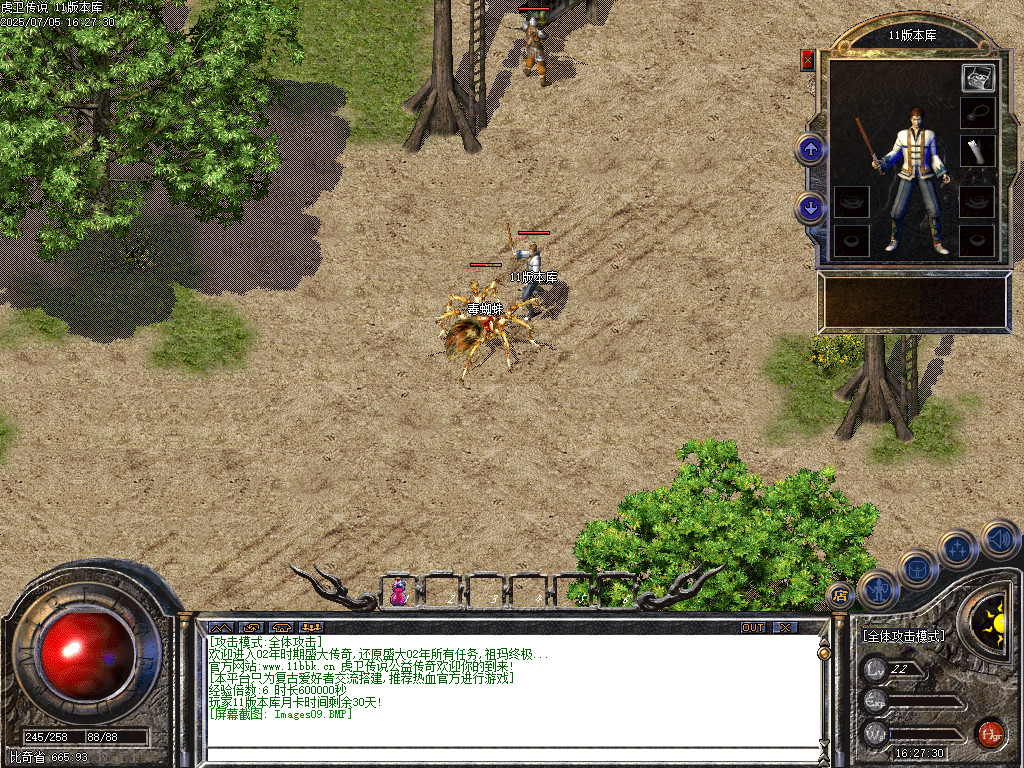Screen dimensions: 1024x768
Task: Click the down arrow on character panel
Action: pos(810,209)
